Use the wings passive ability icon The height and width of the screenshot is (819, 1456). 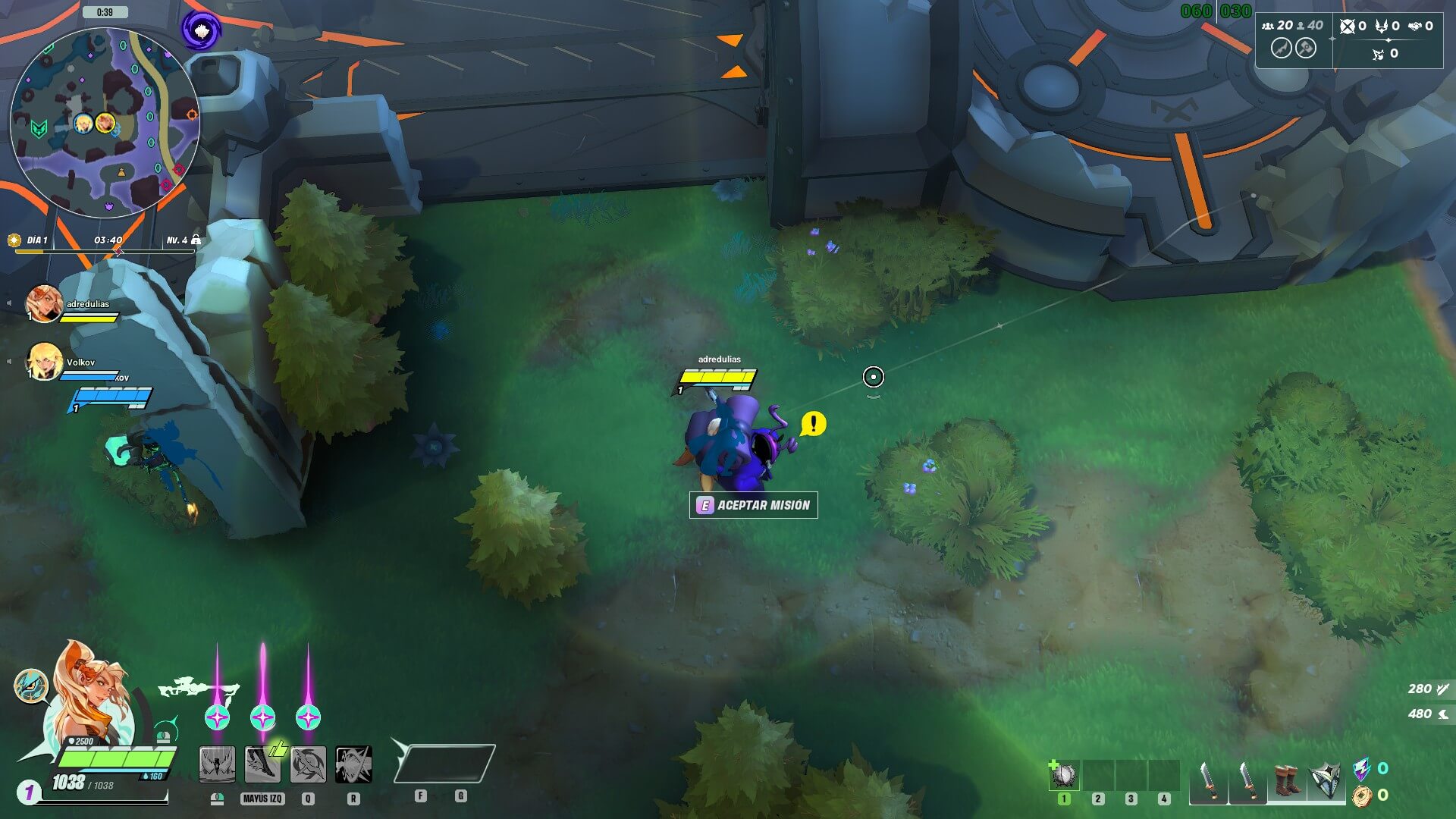217,764
